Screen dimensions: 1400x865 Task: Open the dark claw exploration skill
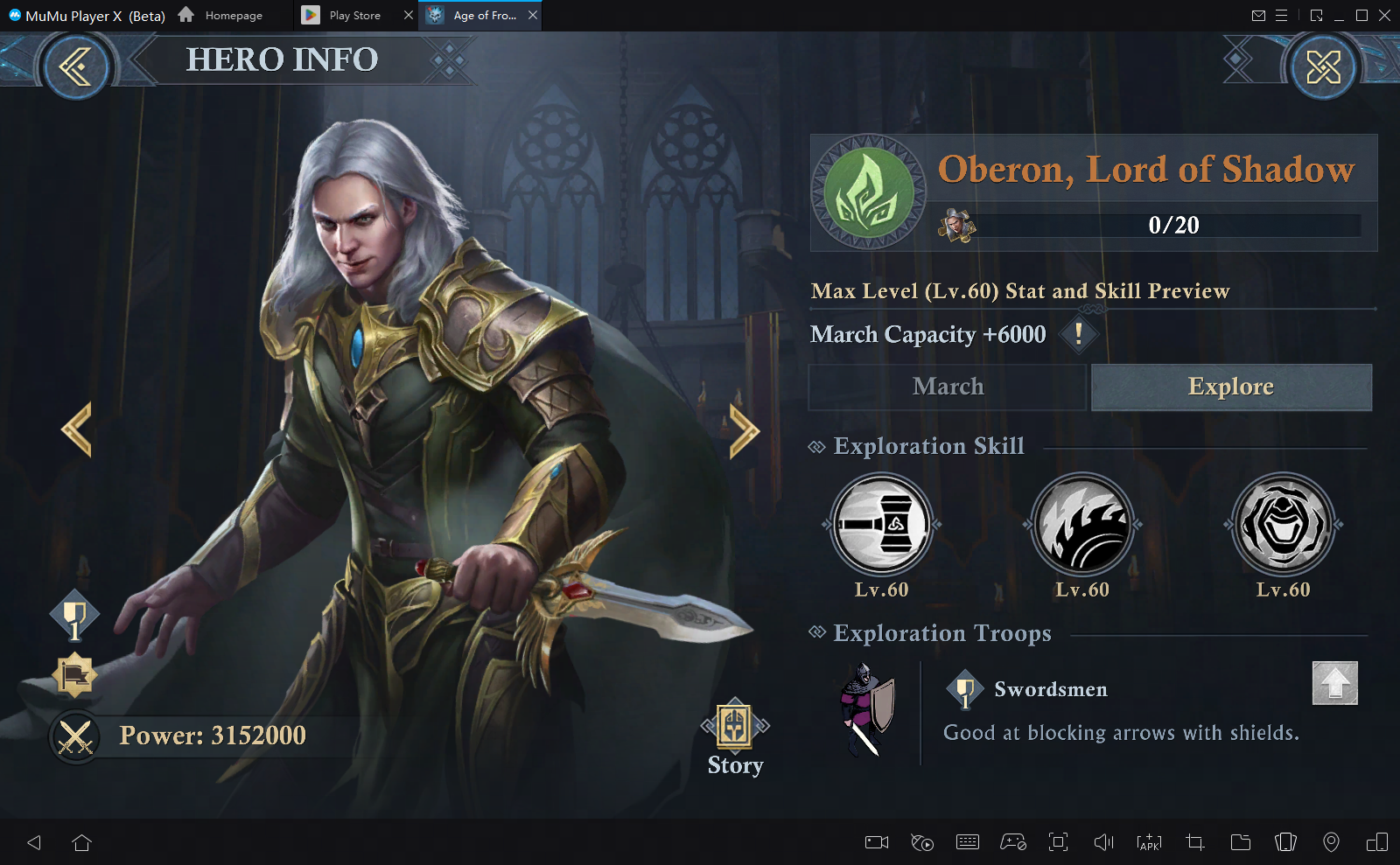(1081, 525)
